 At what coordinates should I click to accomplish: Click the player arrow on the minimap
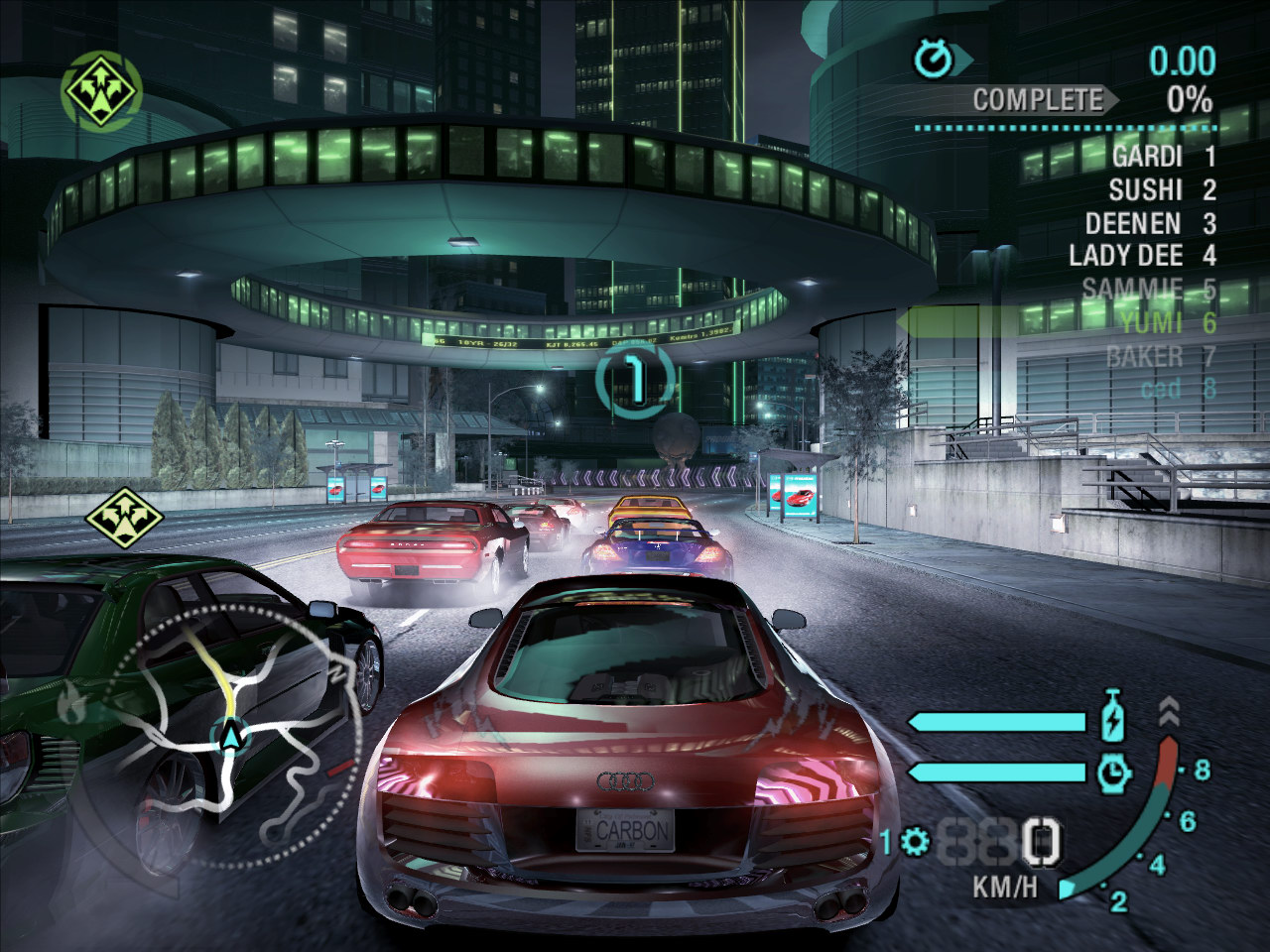coord(231,736)
